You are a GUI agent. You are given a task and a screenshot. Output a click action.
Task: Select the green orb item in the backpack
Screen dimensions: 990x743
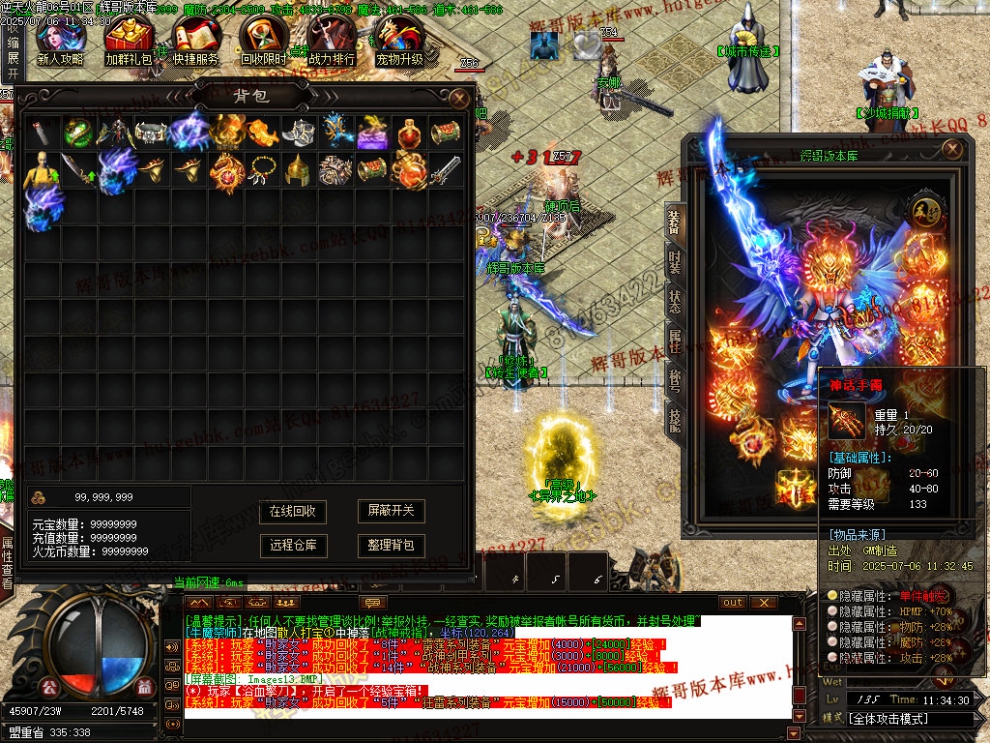pos(78,132)
